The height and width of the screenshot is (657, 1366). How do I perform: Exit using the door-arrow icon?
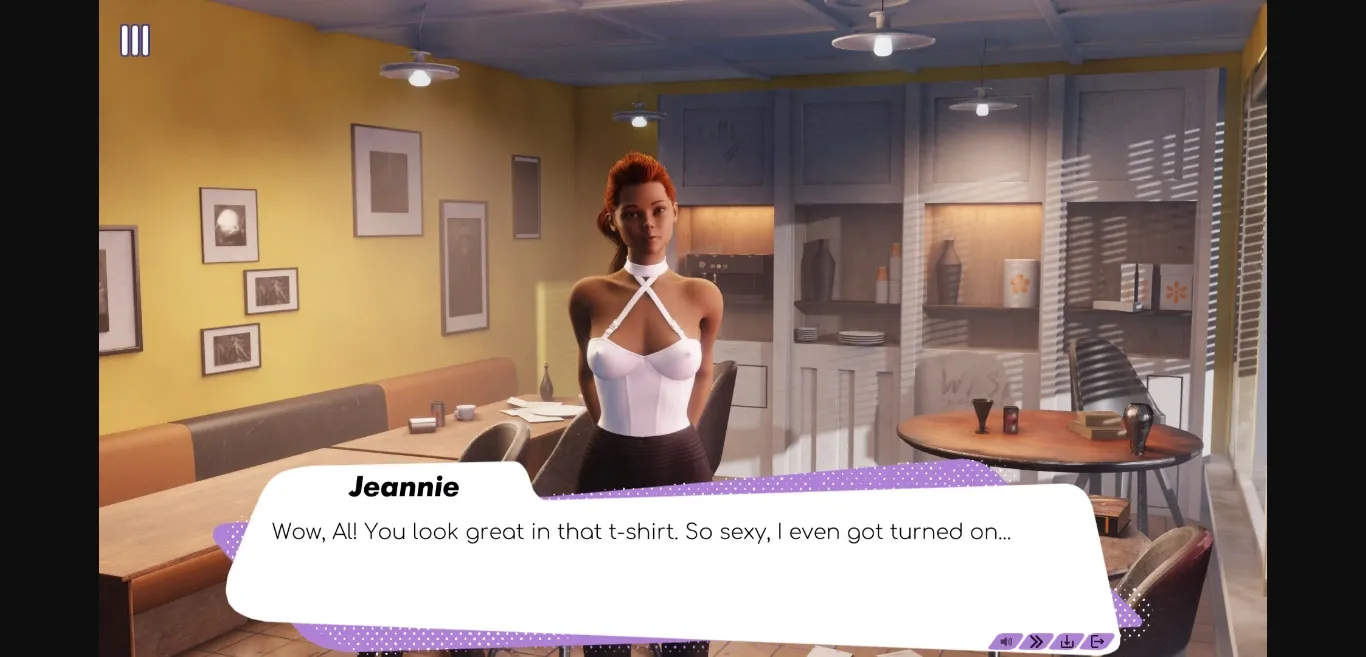pyautogui.click(x=1097, y=641)
